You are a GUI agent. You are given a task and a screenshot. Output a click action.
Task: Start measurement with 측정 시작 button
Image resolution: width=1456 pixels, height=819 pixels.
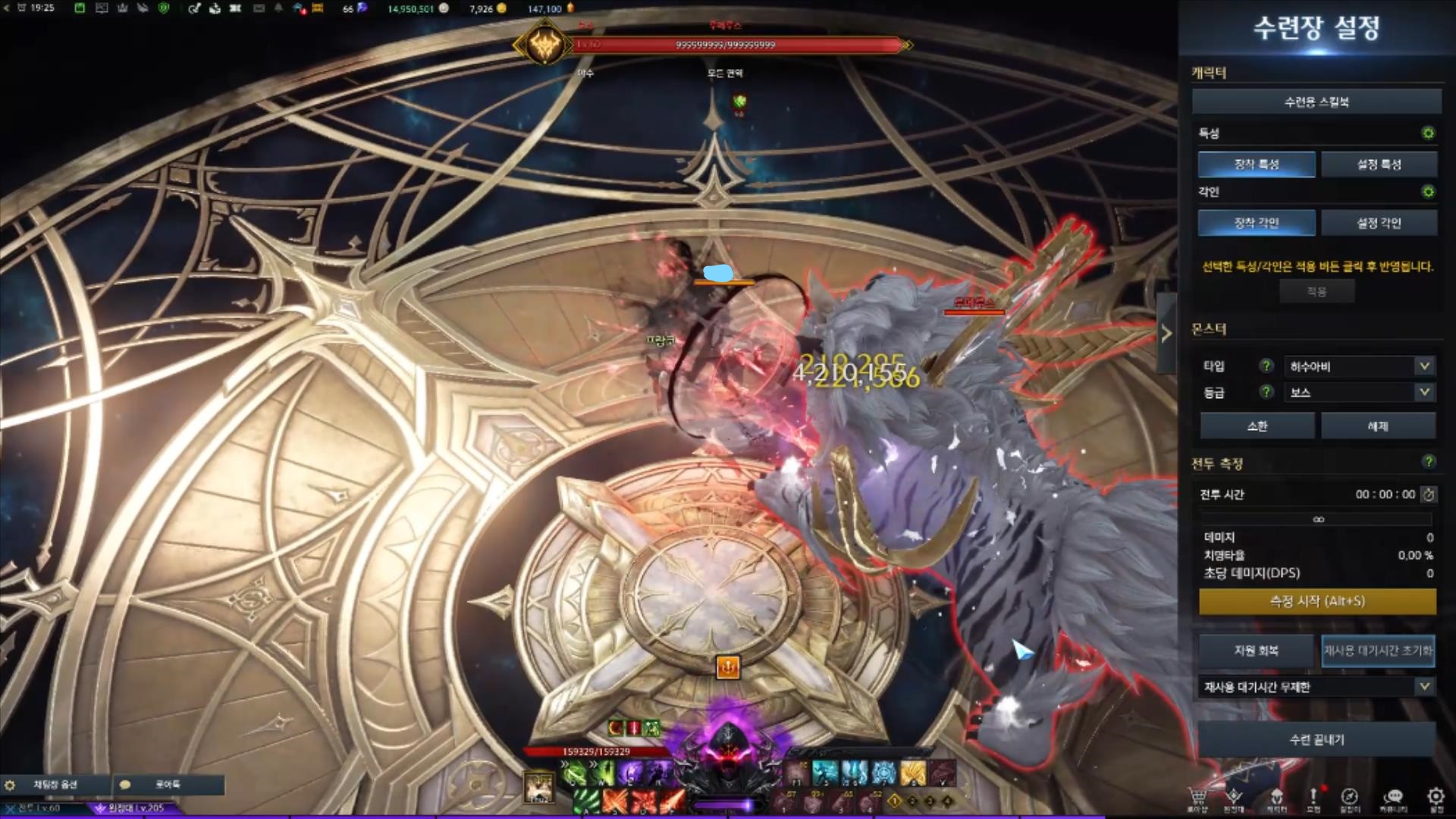[x=1317, y=601]
